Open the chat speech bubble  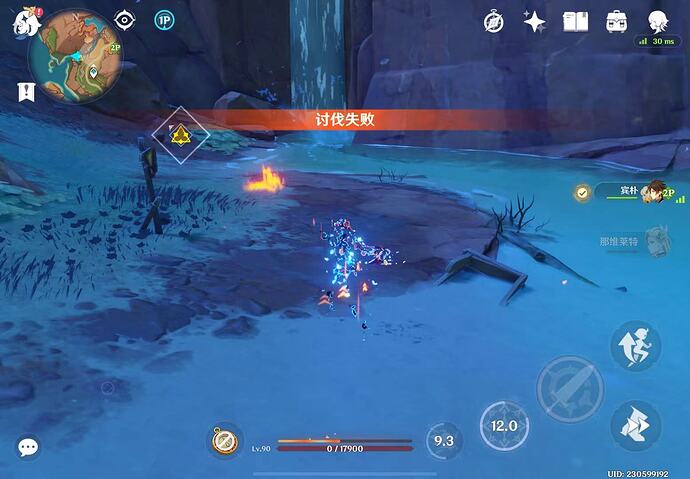click(27, 447)
